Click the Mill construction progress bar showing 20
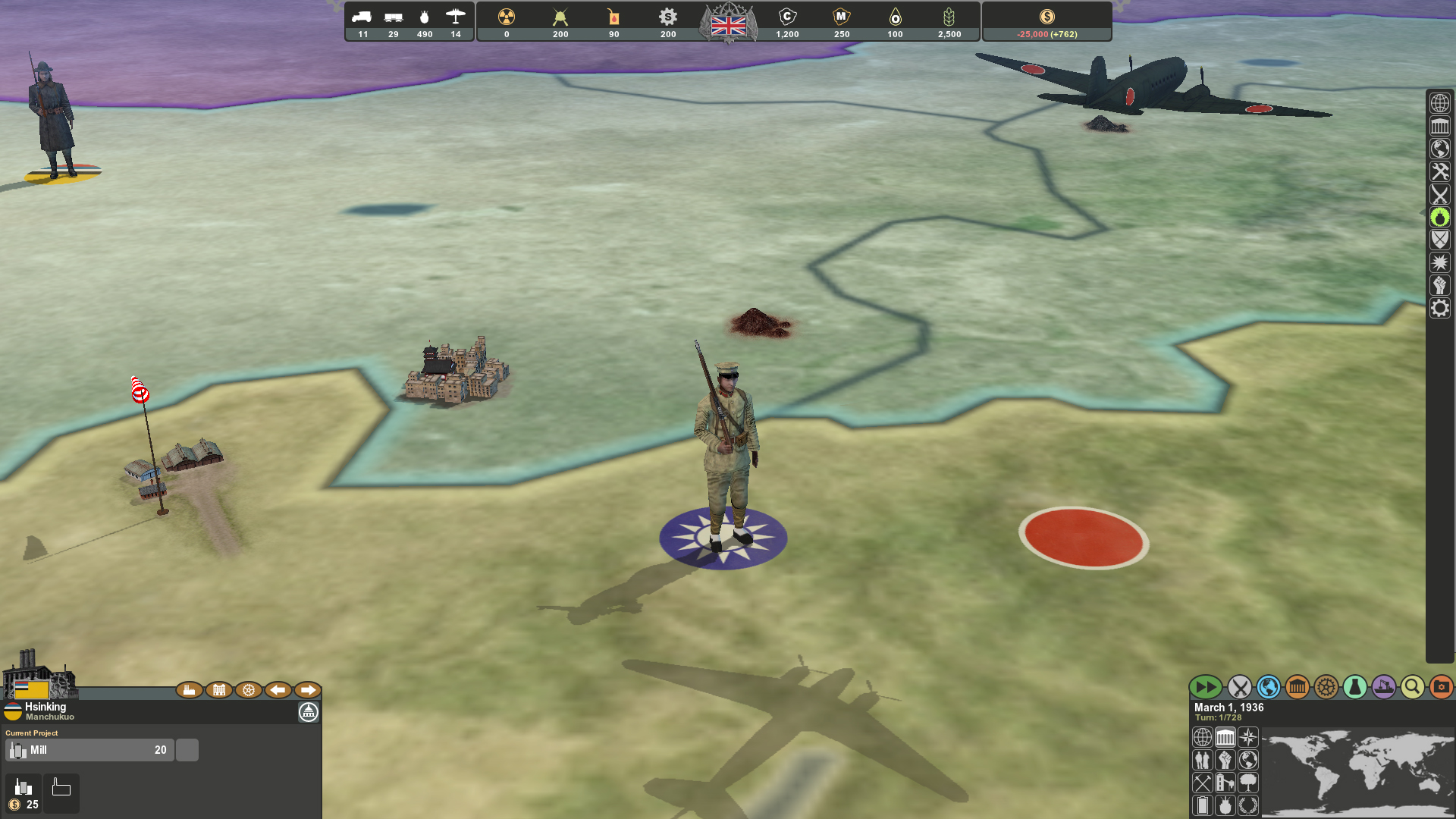Viewport: 1456px width, 819px height. pyautogui.click(x=89, y=749)
